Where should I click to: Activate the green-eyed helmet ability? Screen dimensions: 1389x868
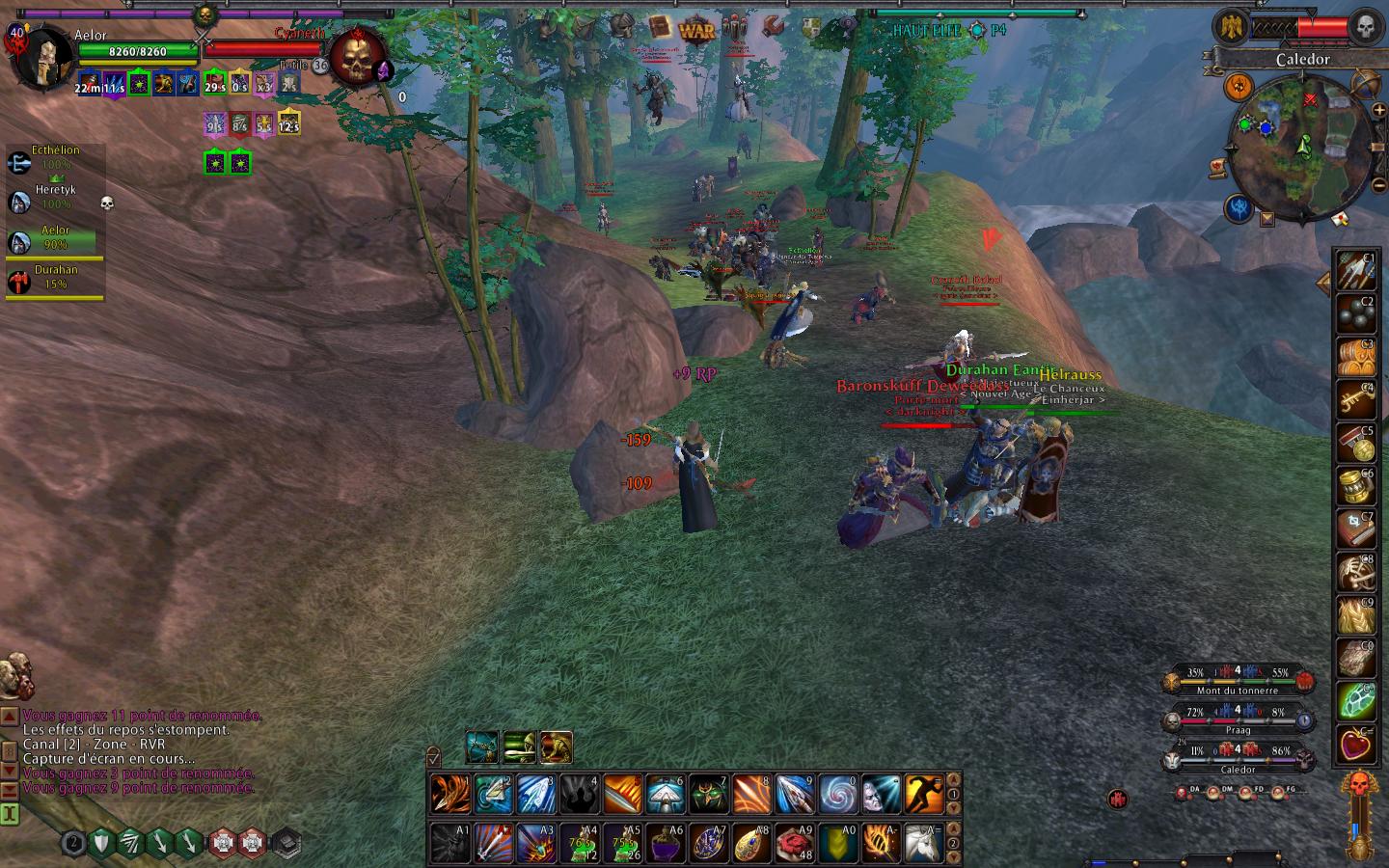click(709, 794)
